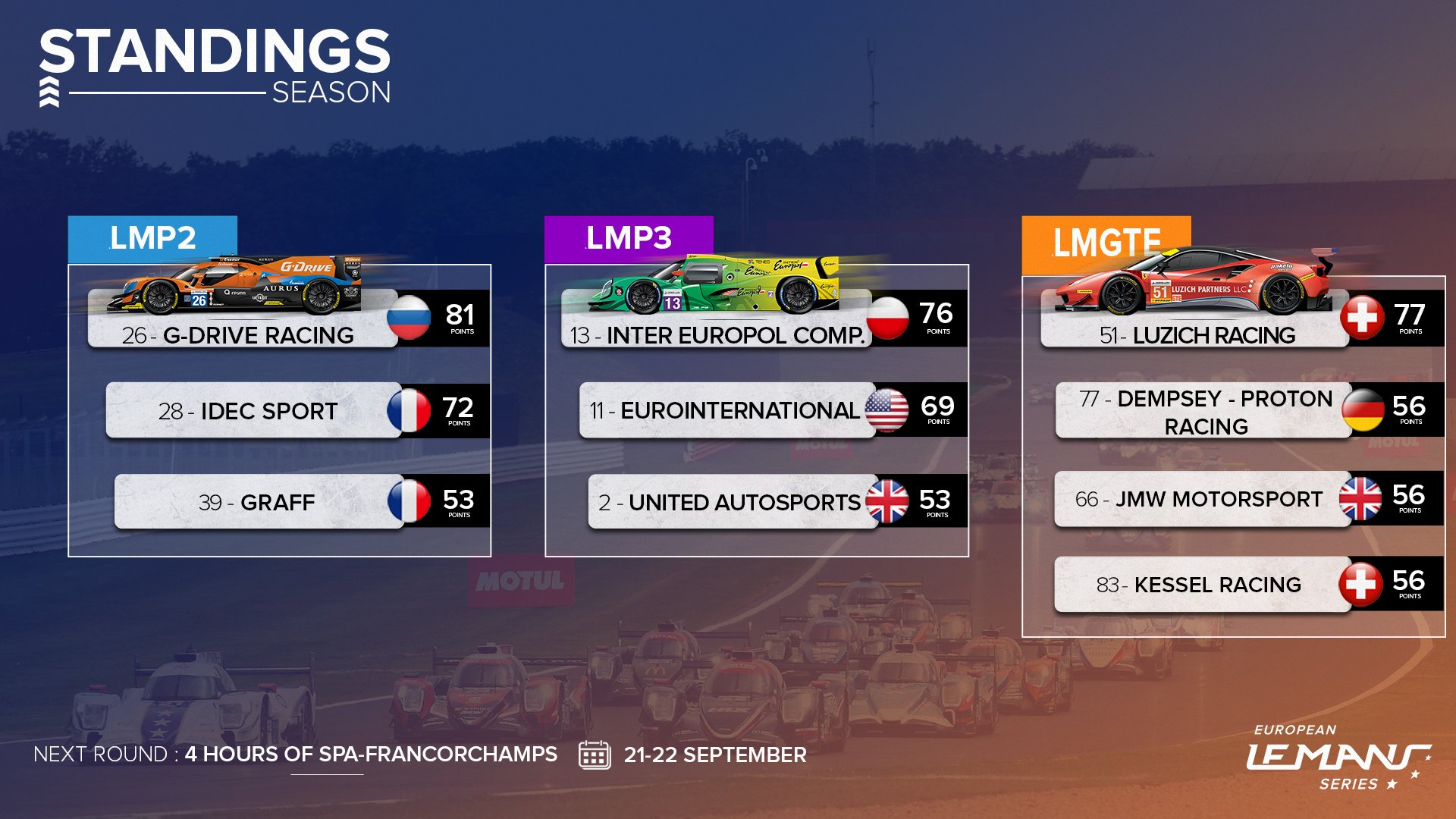1456x819 pixels.
Task: Switch to the LMP3 class header
Action: tap(629, 238)
